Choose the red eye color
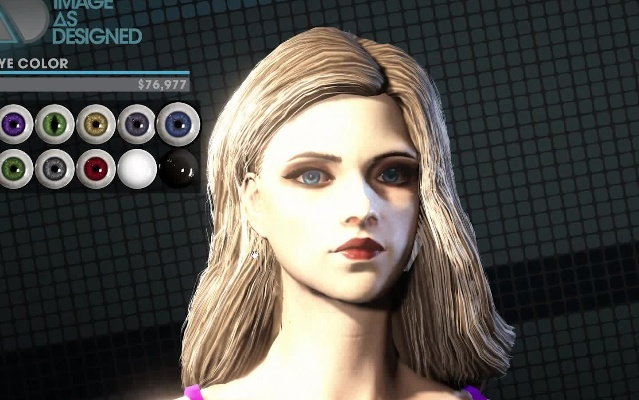639x400 pixels. 96,169
